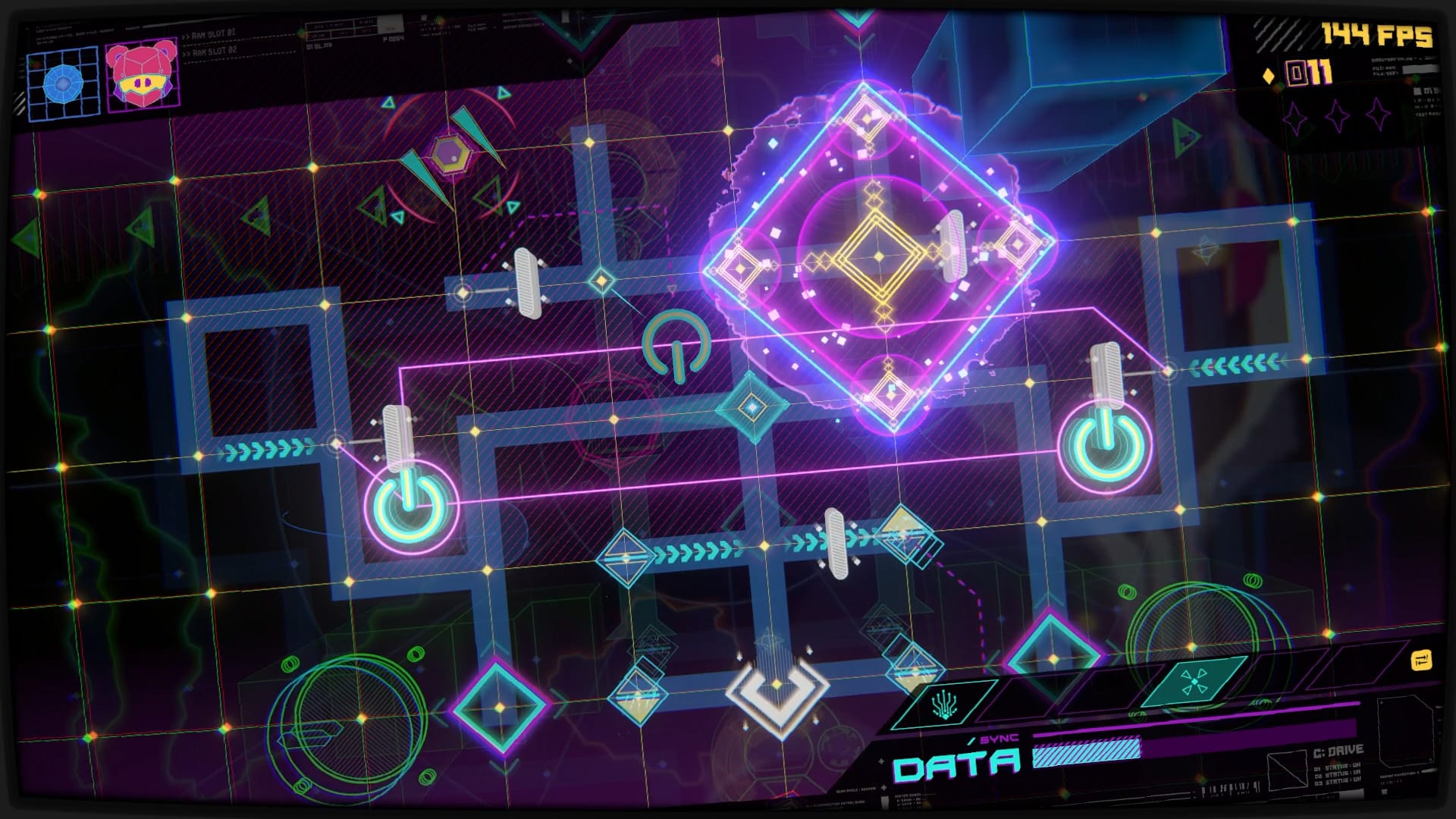This screenshot has width=1456, height=819.
Task: Click the yellow swap-arrows icon at bottom right
Action: pyautogui.click(x=1421, y=661)
